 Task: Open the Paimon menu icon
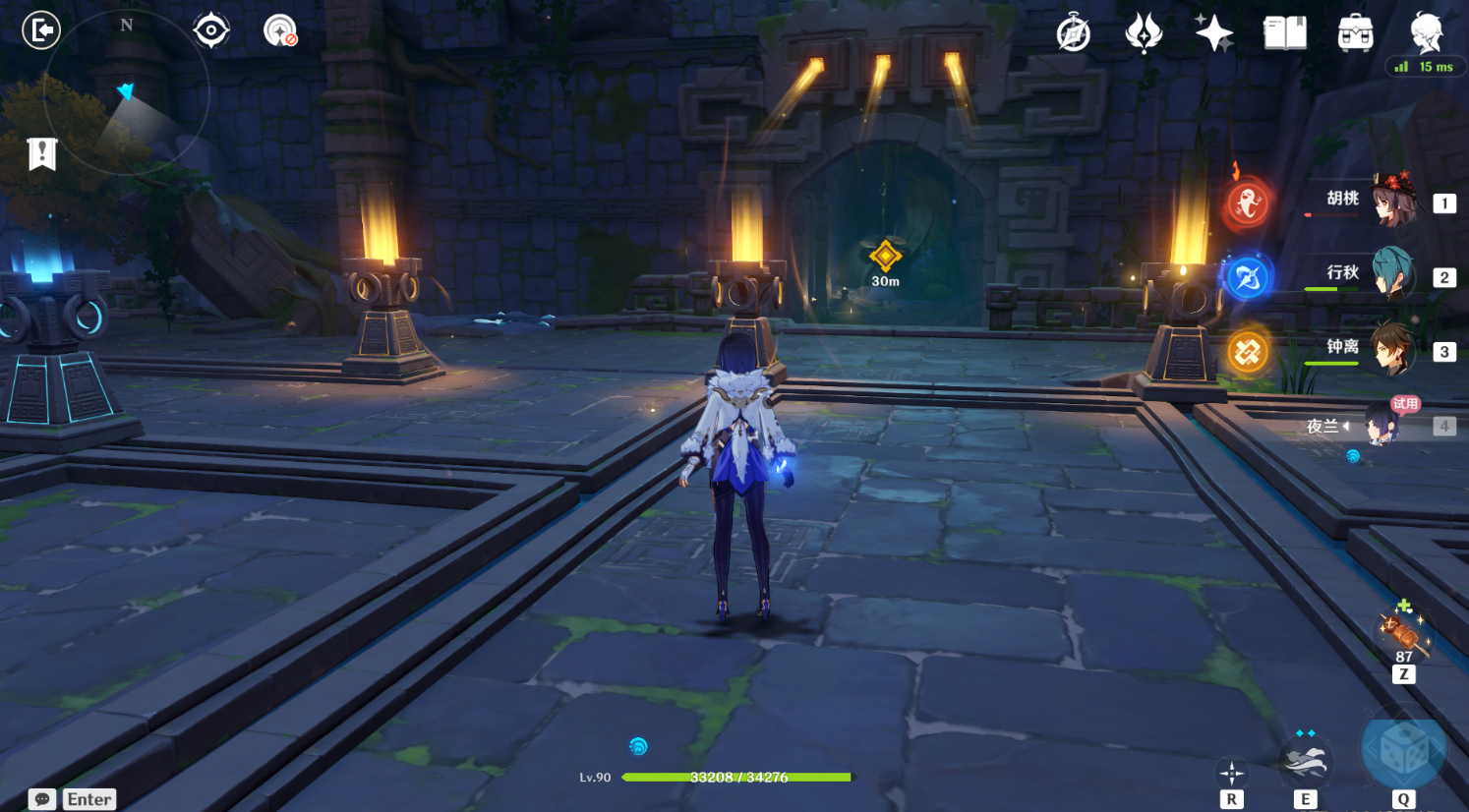1426,31
